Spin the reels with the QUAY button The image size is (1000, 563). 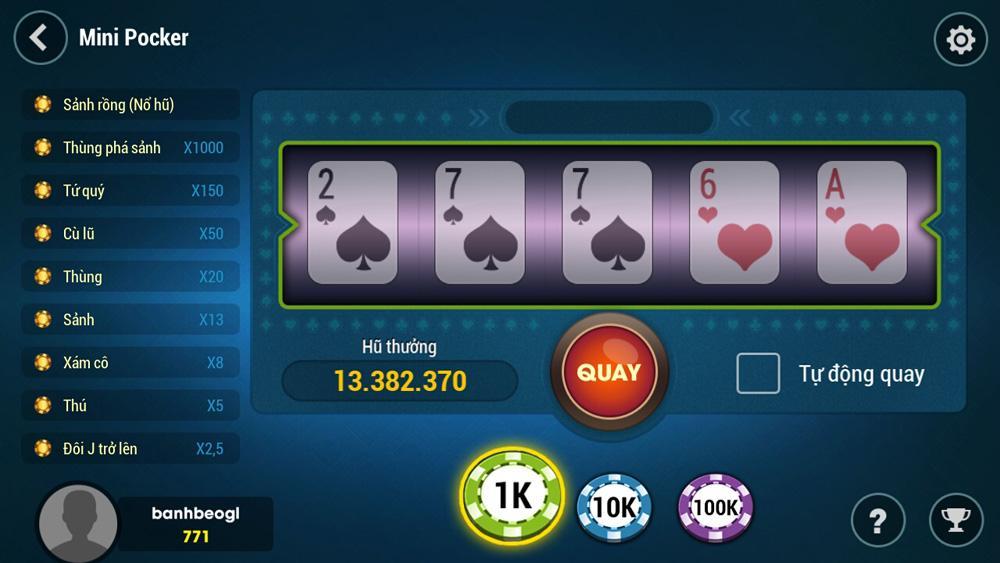coord(609,372)
